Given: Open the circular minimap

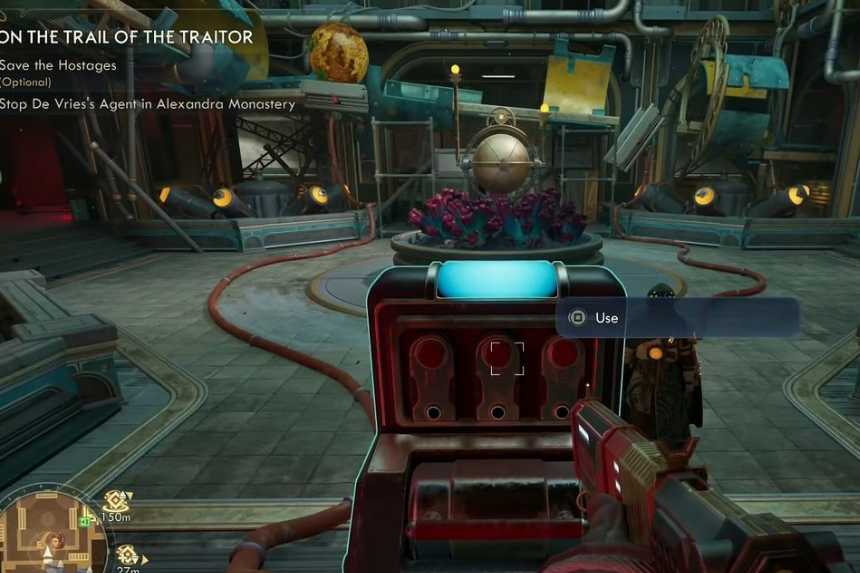Looking at the screenshot, I should click(x=52, y=530).
